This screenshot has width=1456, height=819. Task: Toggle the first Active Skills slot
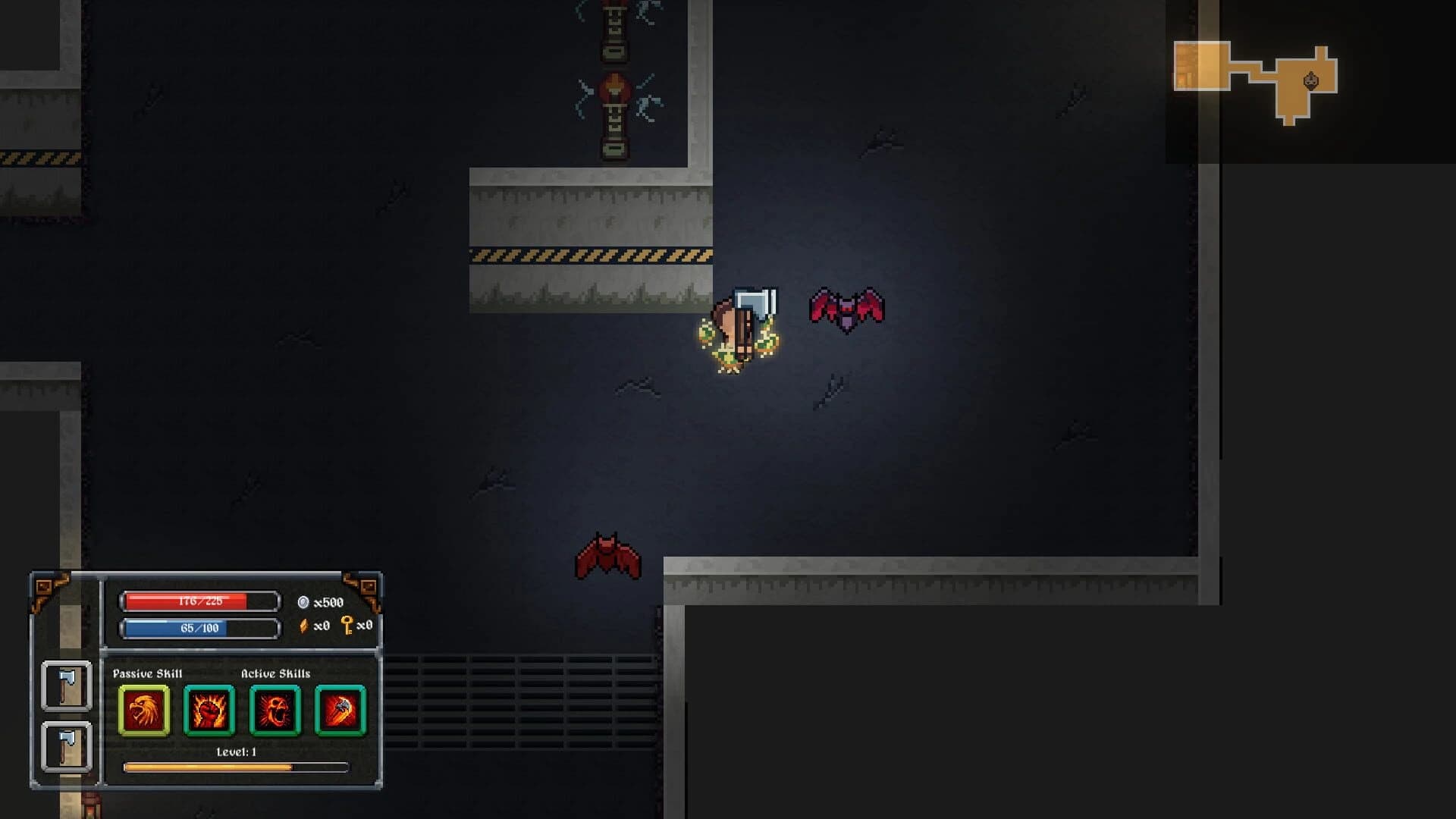click(x=211, y=711)
